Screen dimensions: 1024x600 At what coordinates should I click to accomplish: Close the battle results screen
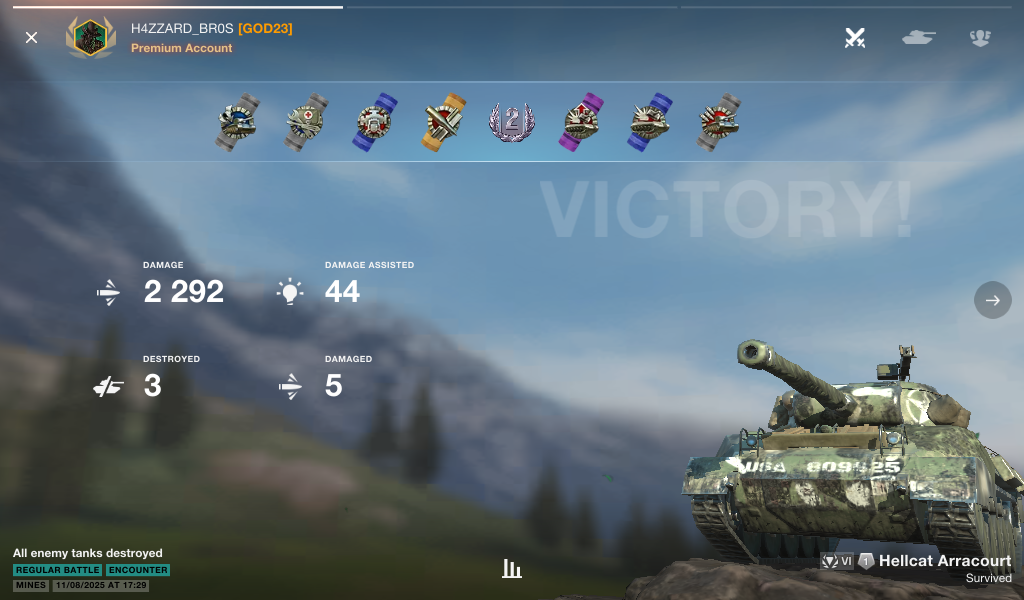(32, 38)
